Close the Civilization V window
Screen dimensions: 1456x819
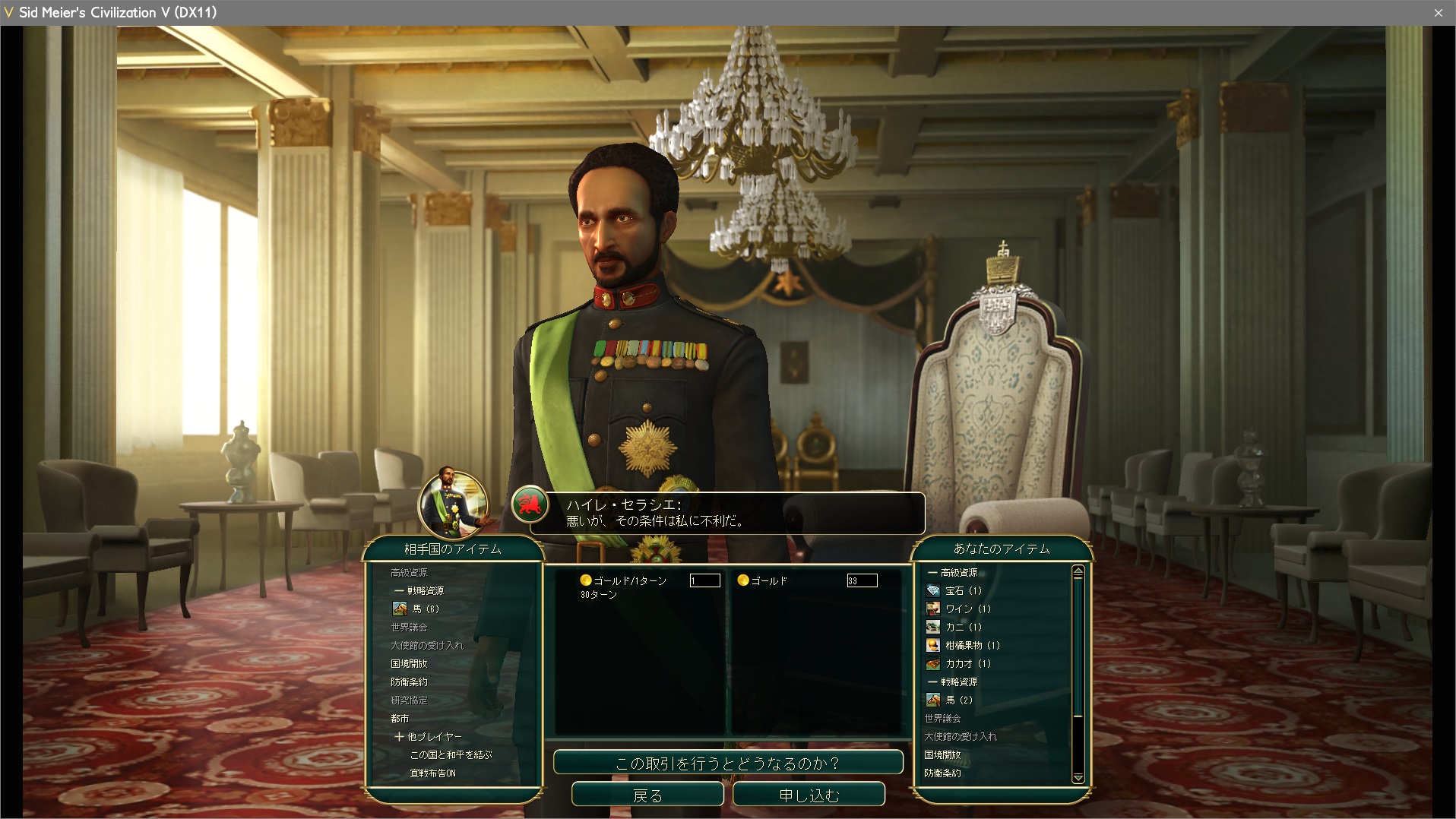pyautogui.click(x=1438, y=12)
